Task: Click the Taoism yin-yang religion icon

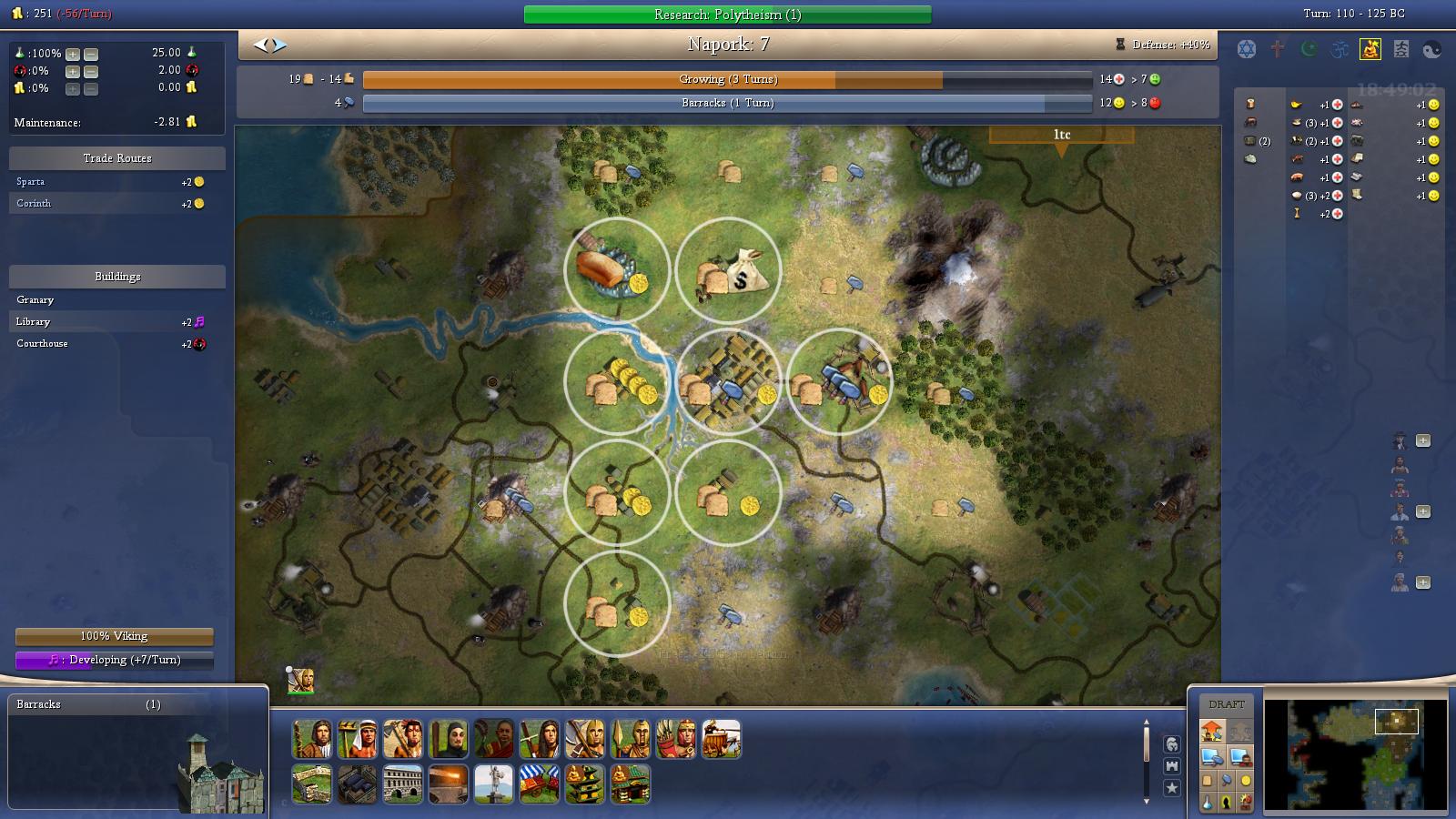Action: [1431, 49]
